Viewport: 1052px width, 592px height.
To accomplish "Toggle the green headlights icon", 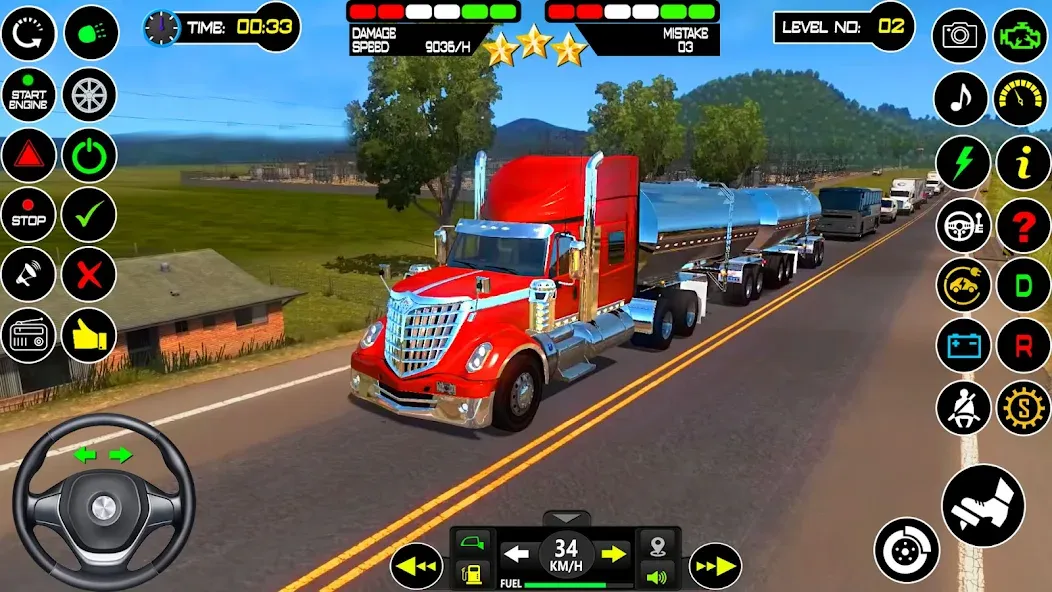I will 91,33.
